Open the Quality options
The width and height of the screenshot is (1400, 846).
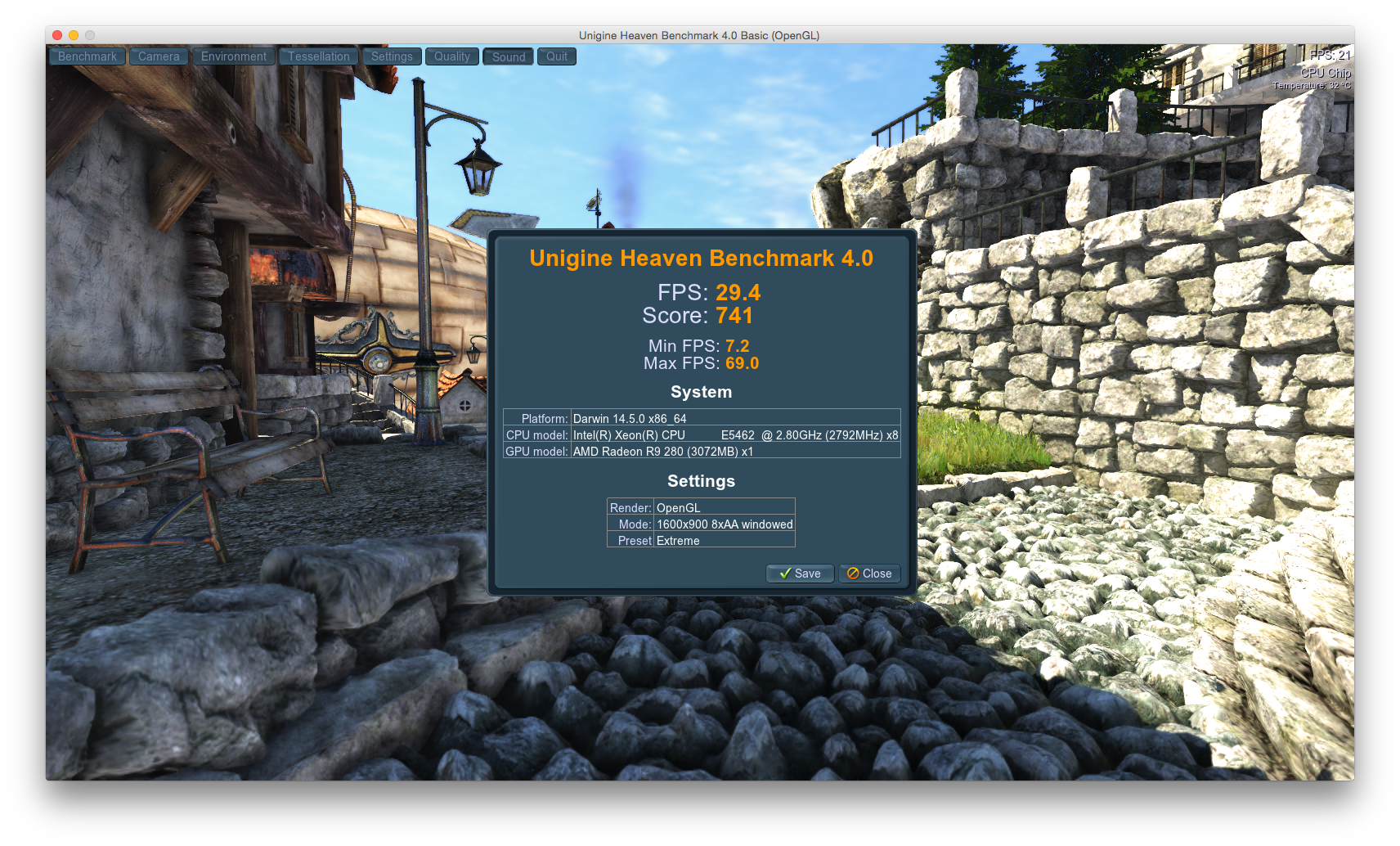[451, 56]
